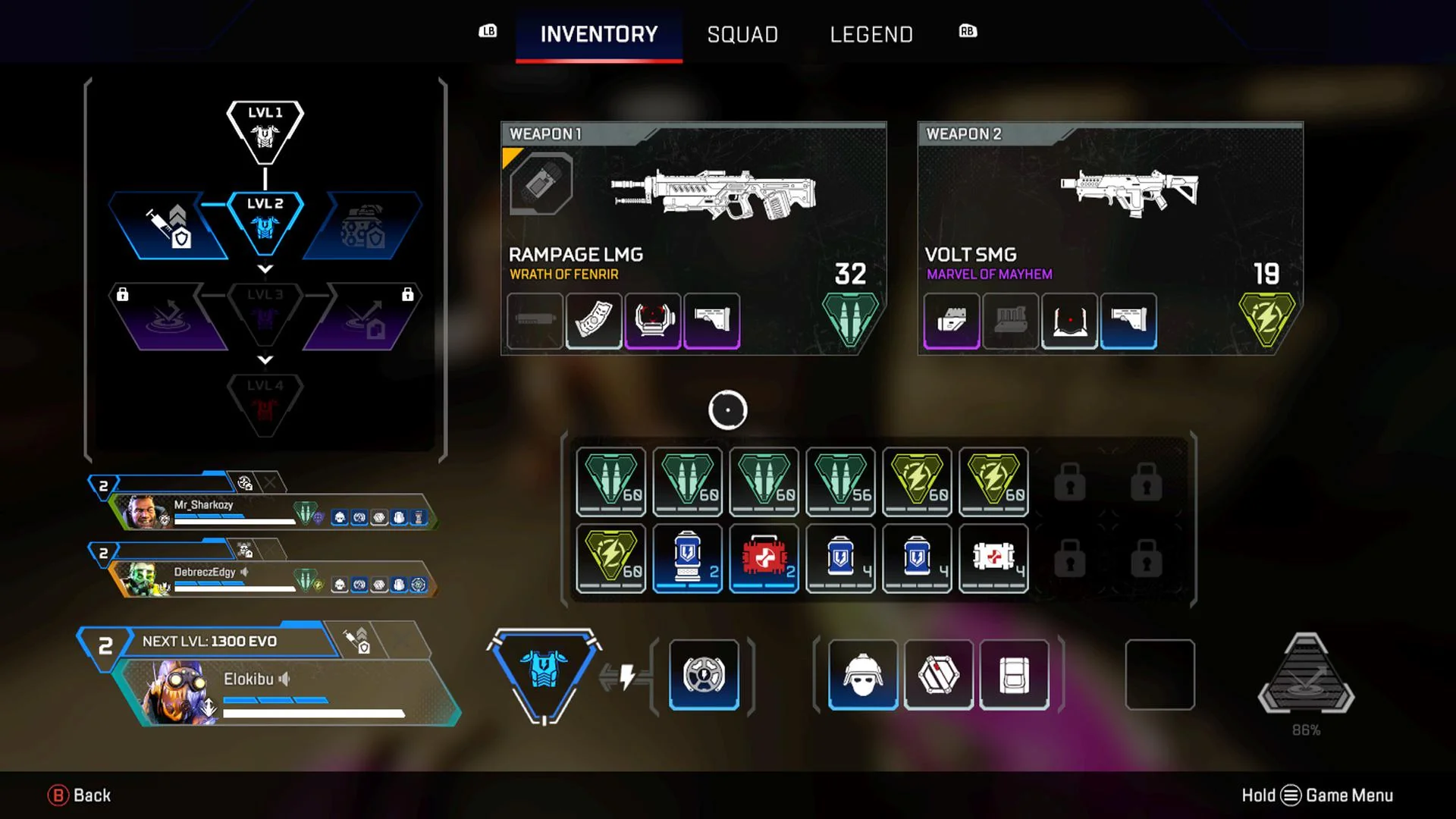1456x819 pixels.
Task: Switch to the SQUAD tab
Action: [742, 34]
